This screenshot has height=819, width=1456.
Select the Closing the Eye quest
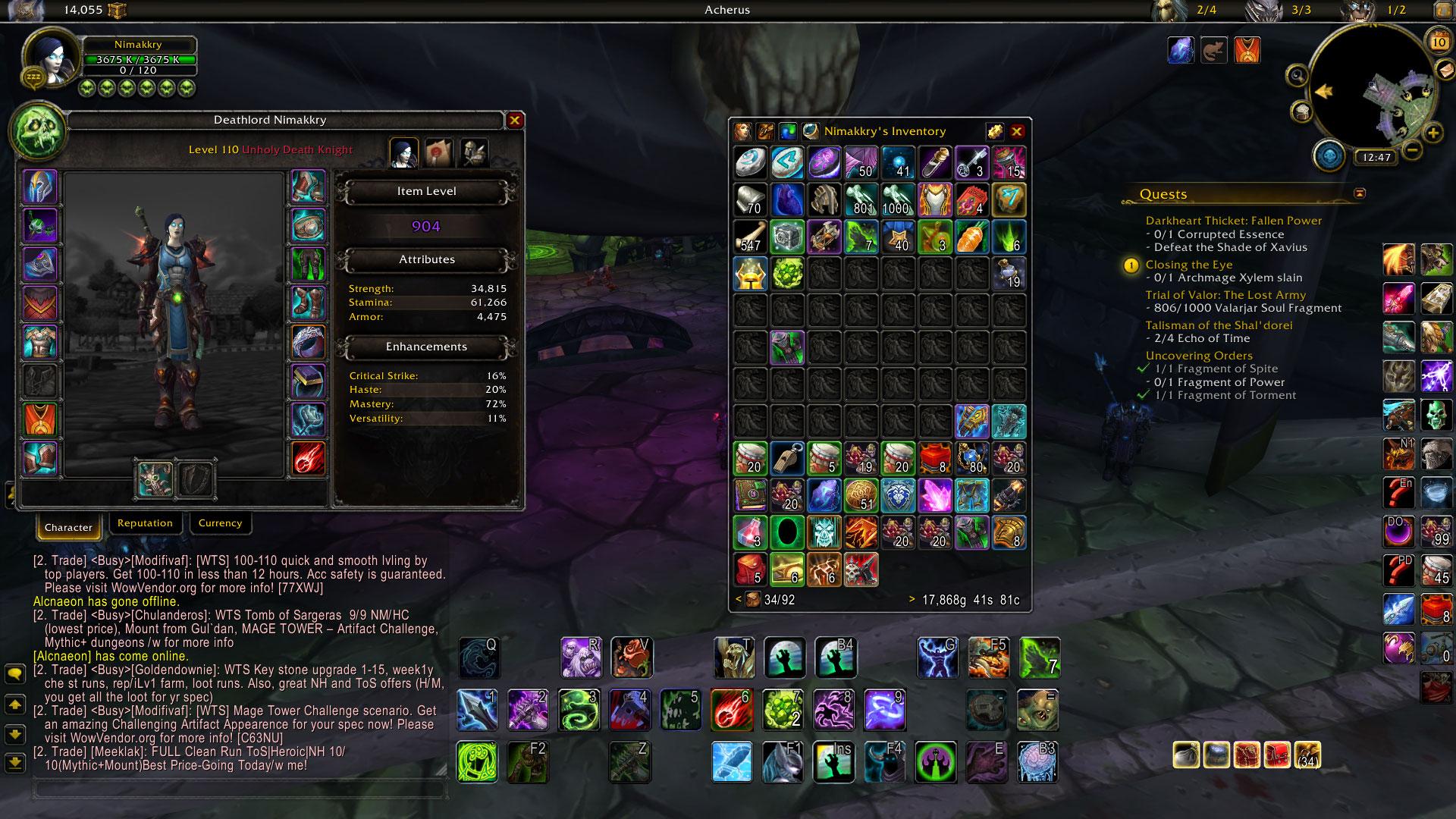(x=1188, y=265)
